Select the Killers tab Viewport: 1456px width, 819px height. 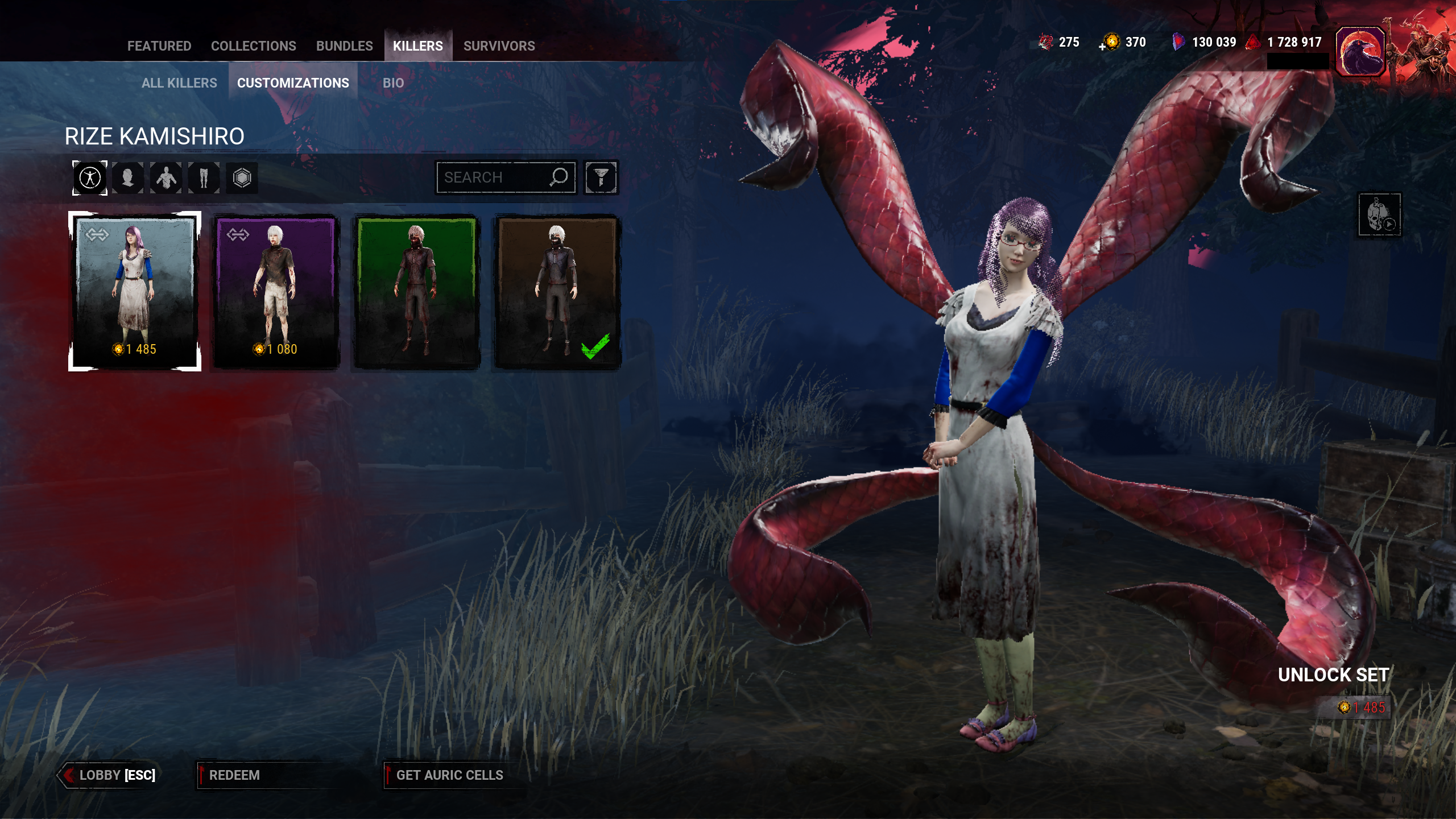pyautogui.click(x=417, y=46)
